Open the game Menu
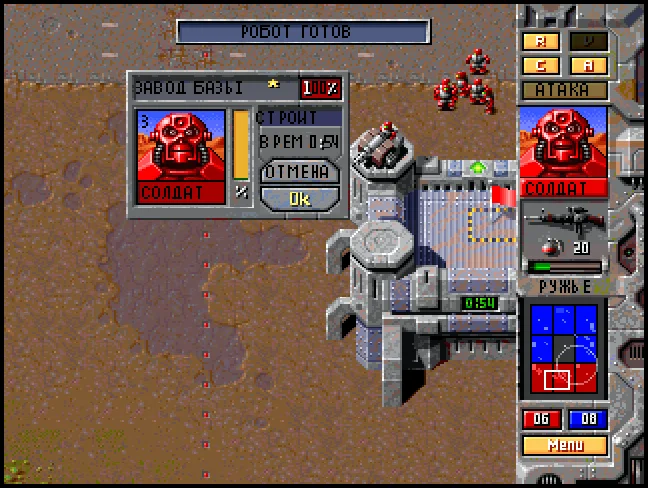648x488 pixels. point(564,445)
